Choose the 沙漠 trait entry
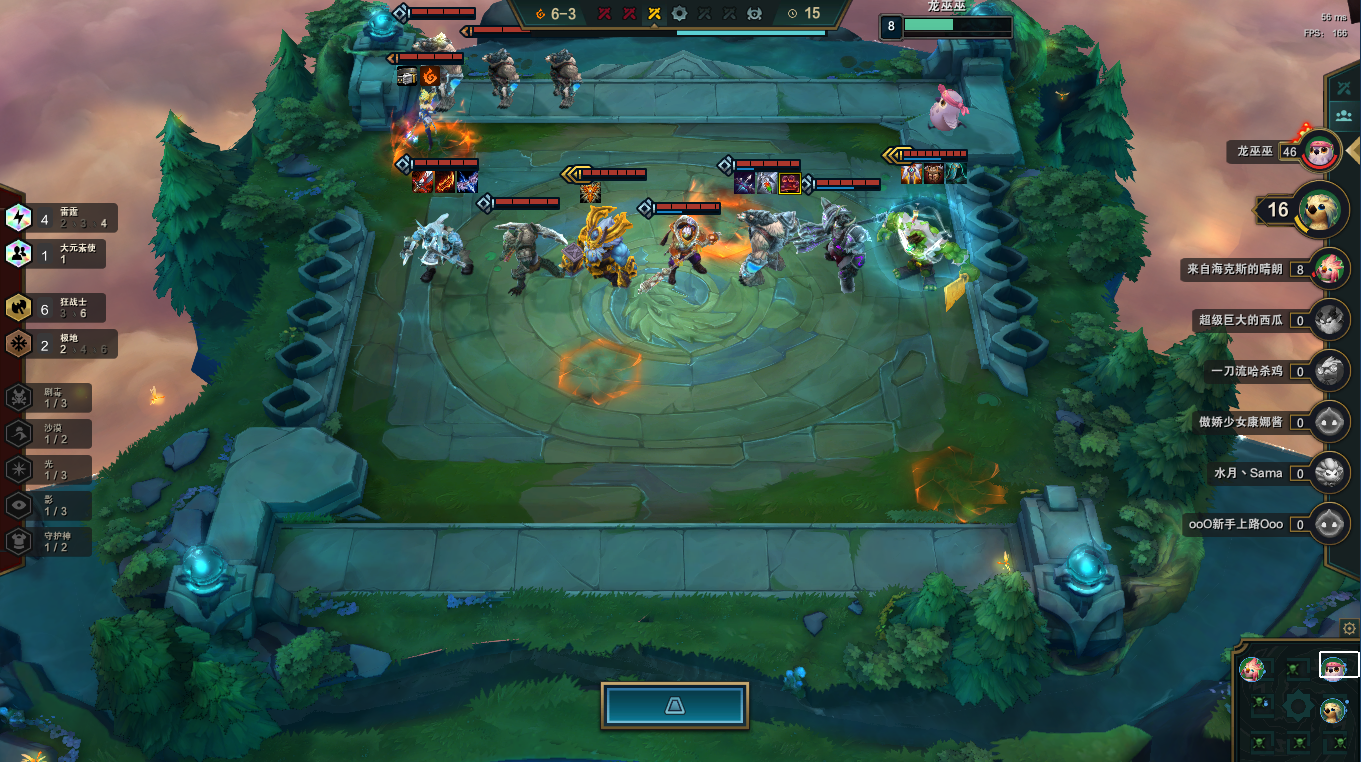The width and height of the screenshot is (1361, 762). [x=50, y=433]
